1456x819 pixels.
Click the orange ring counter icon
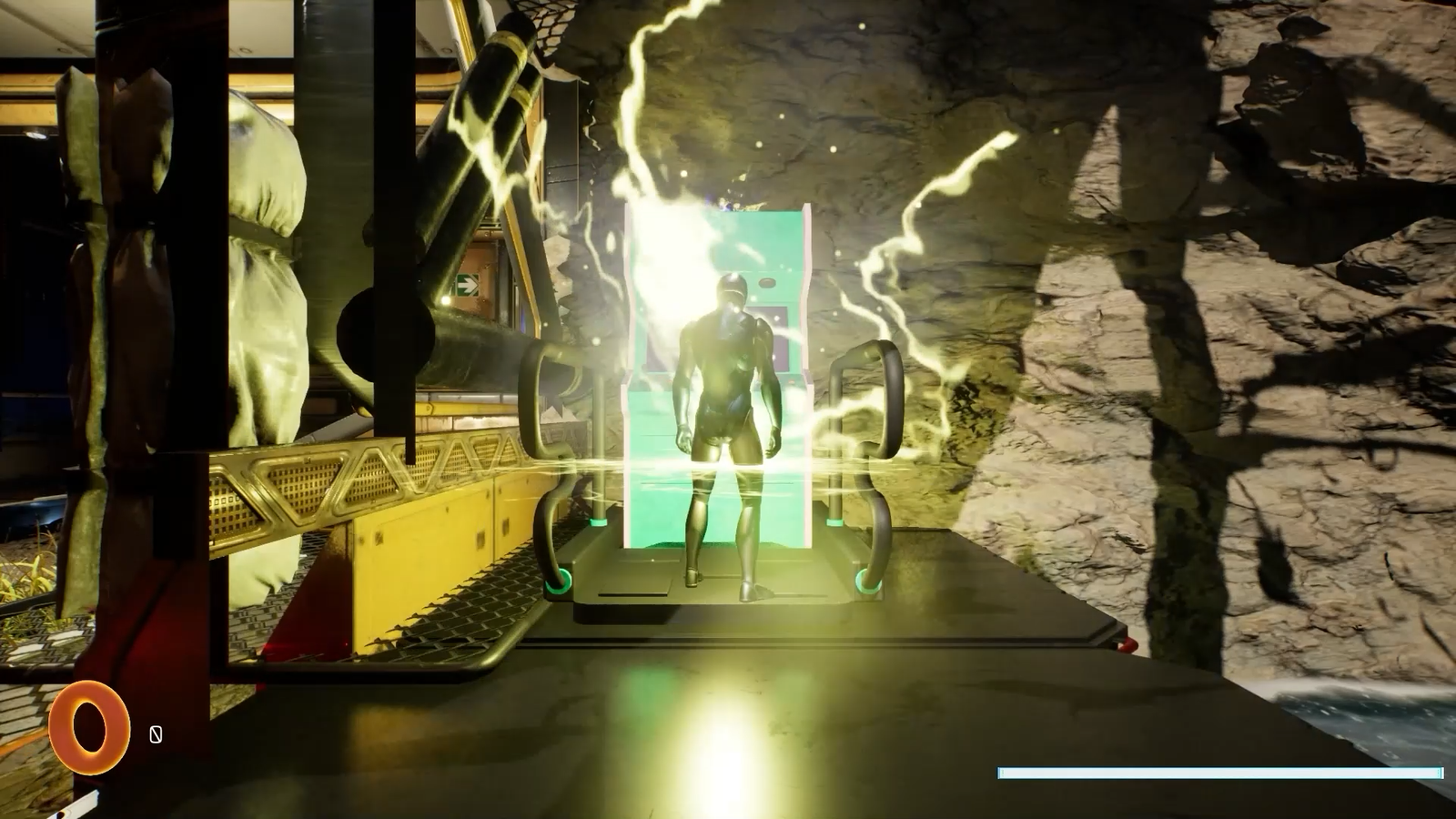[x=88, y=728]
